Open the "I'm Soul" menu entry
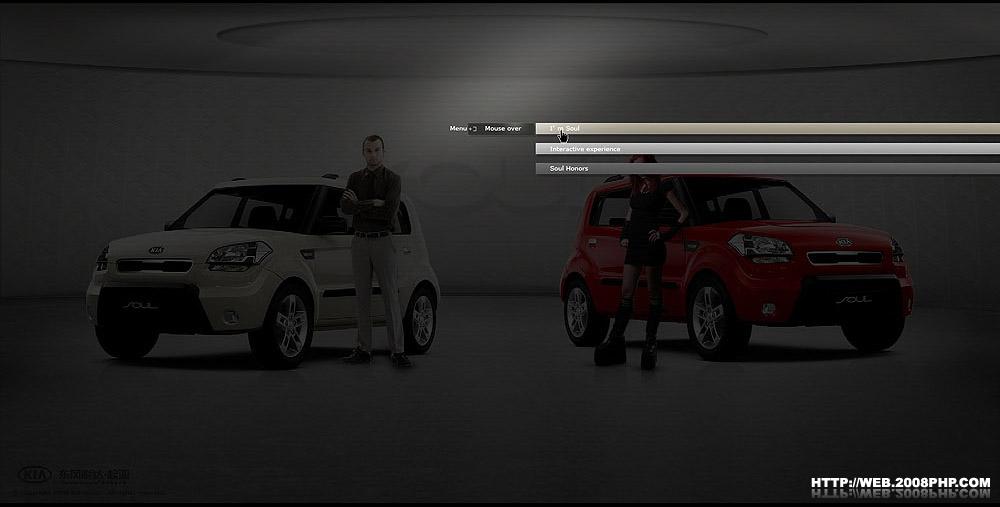1000x507 pixels. coord(566,129)
